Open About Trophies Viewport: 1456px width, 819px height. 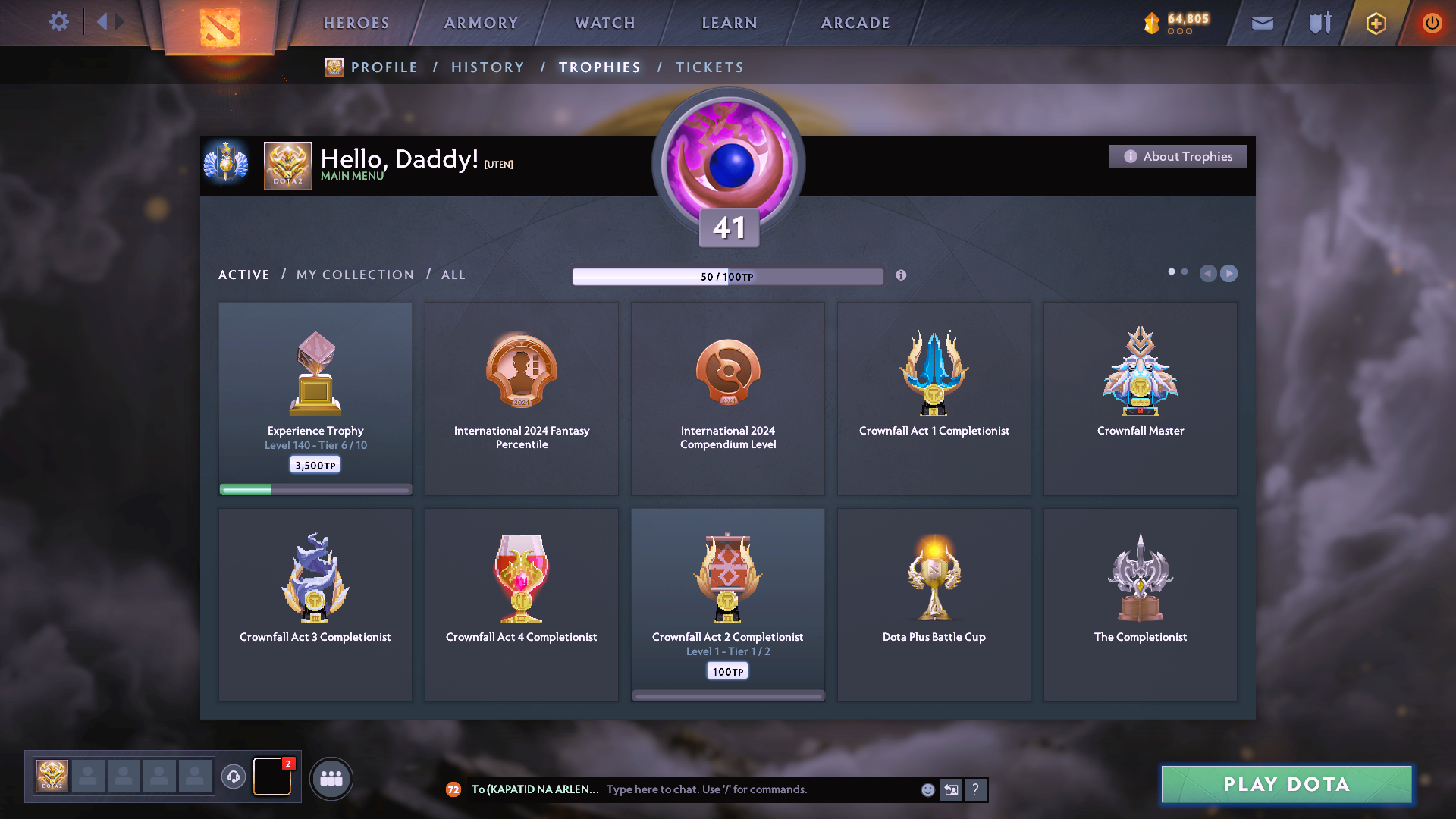pos(1178,156)
